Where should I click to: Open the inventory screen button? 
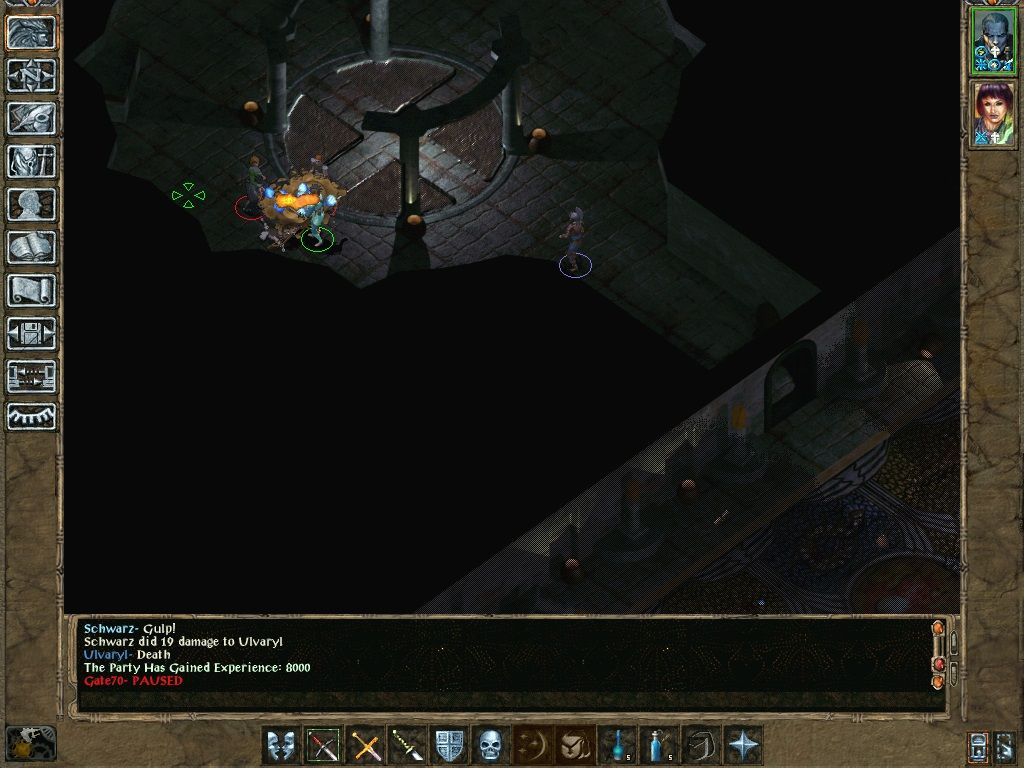[x=32, y=161]
